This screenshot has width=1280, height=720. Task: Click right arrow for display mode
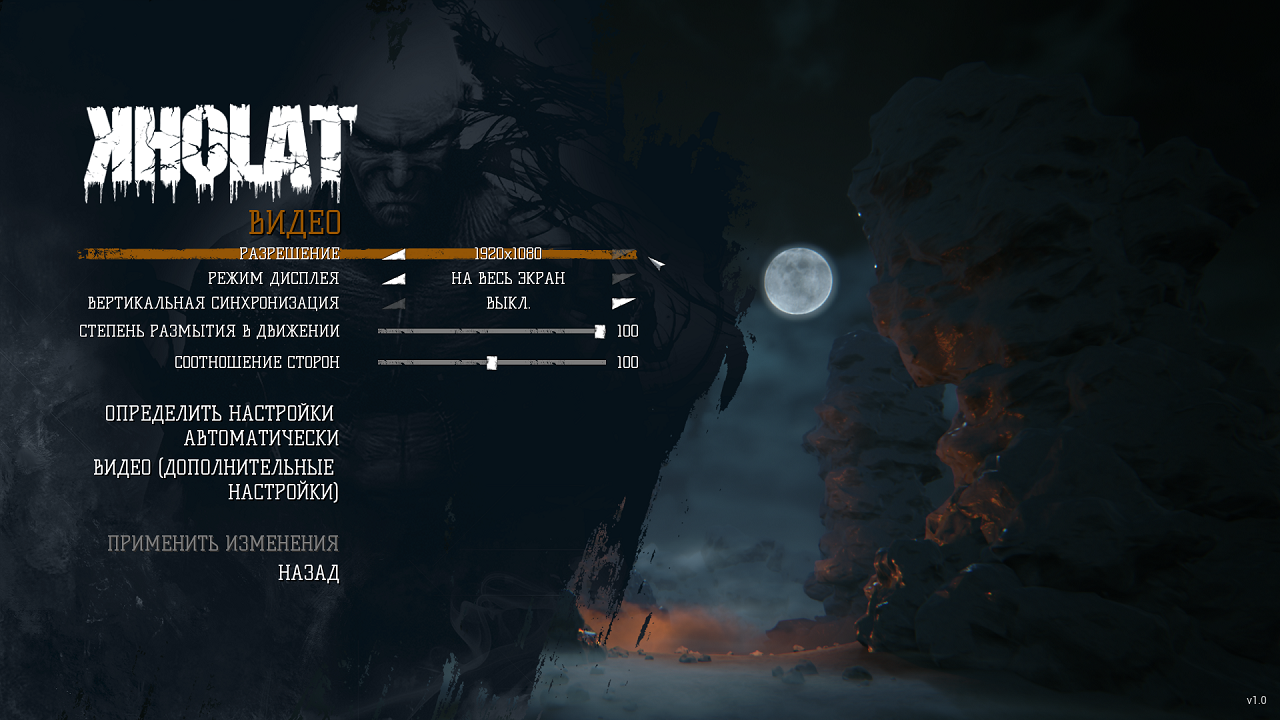click(624, 279)
